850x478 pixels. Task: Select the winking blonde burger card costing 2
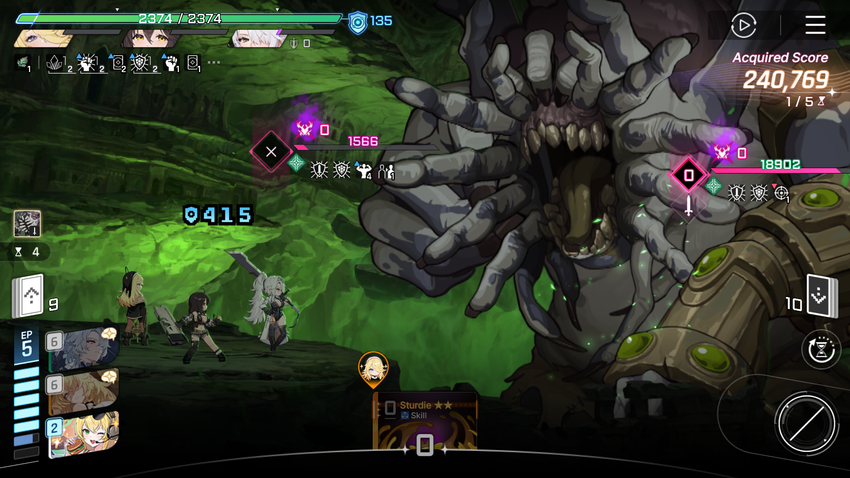tap(84, 435)
